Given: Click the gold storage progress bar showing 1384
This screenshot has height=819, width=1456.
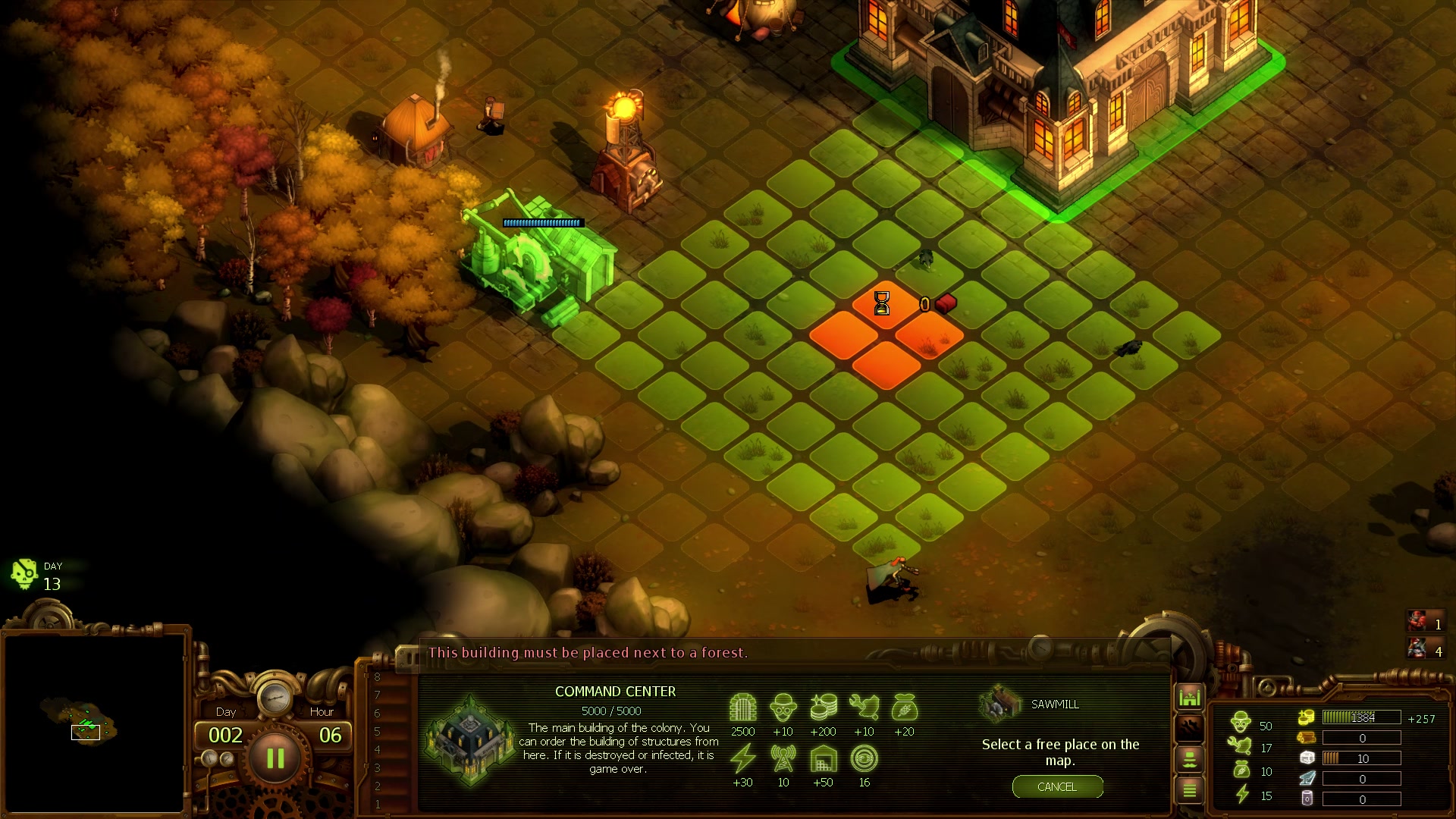Looking at the screenshot, I should tap(1361, 717).
